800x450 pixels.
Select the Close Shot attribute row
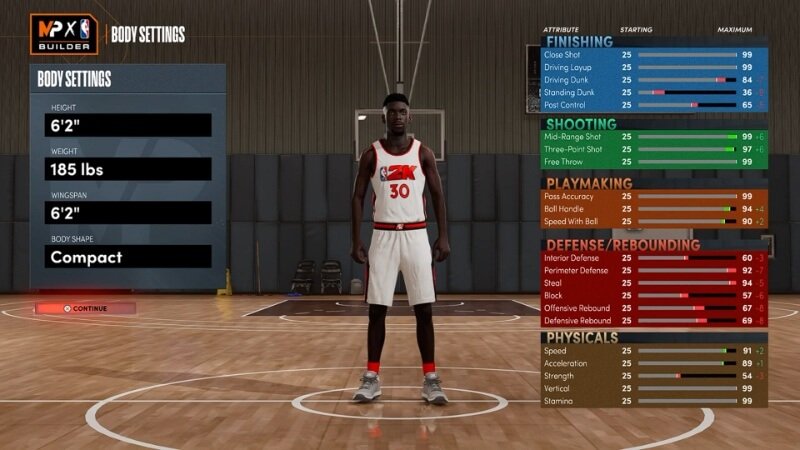tap(654, 54)
